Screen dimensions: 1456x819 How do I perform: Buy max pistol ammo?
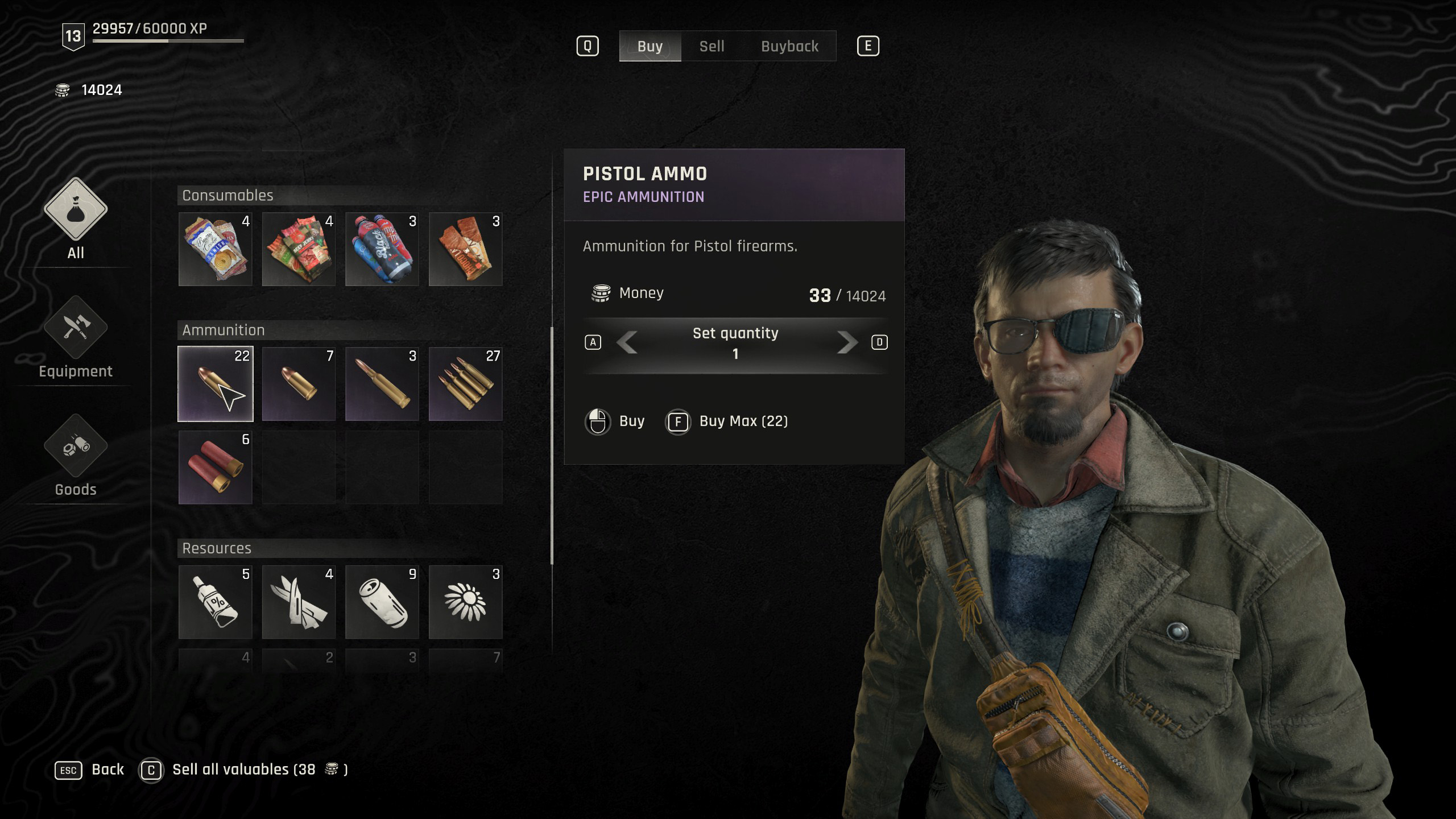pos(727,421)
